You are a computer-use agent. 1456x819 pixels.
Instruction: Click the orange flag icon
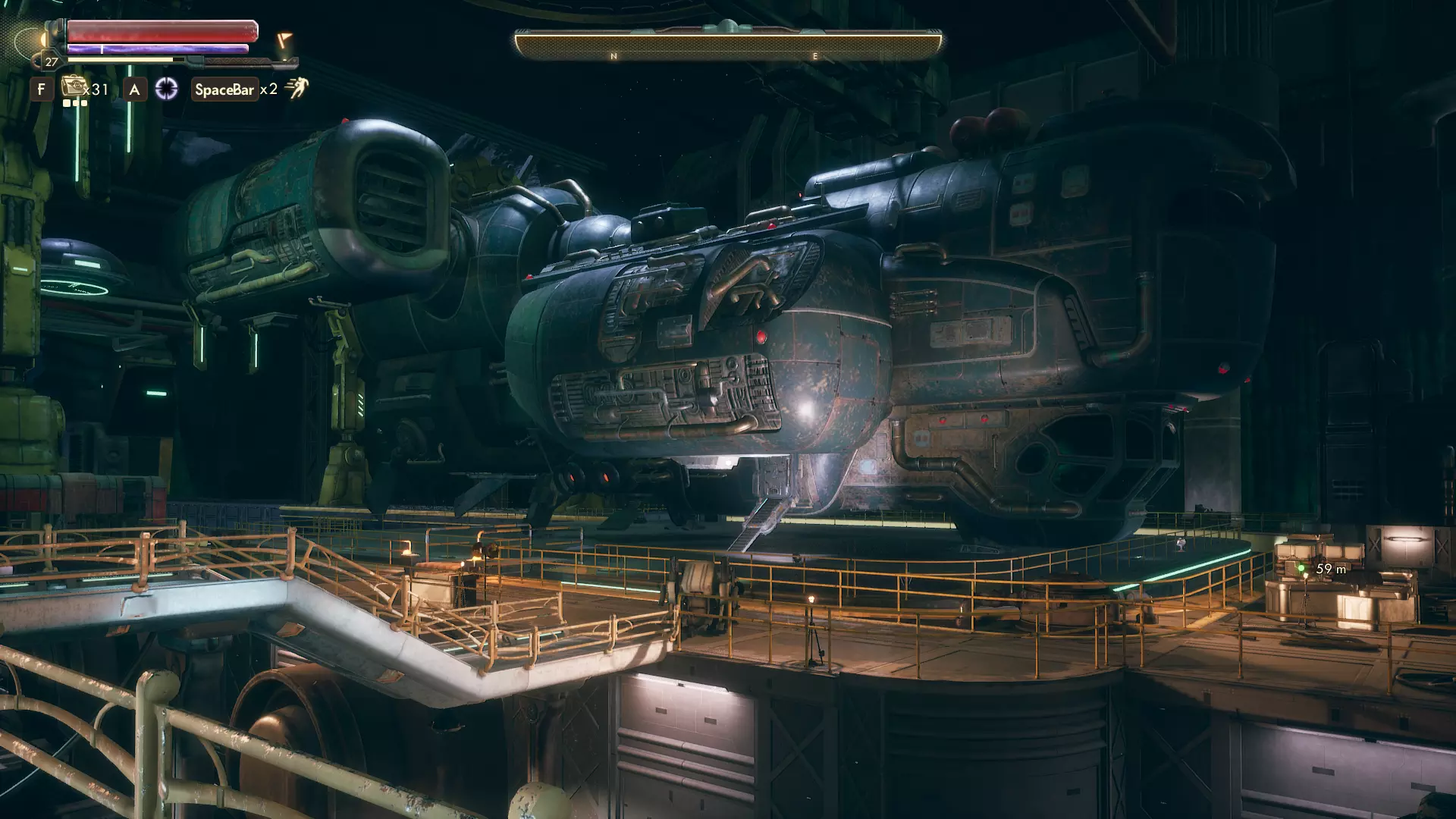284,39
